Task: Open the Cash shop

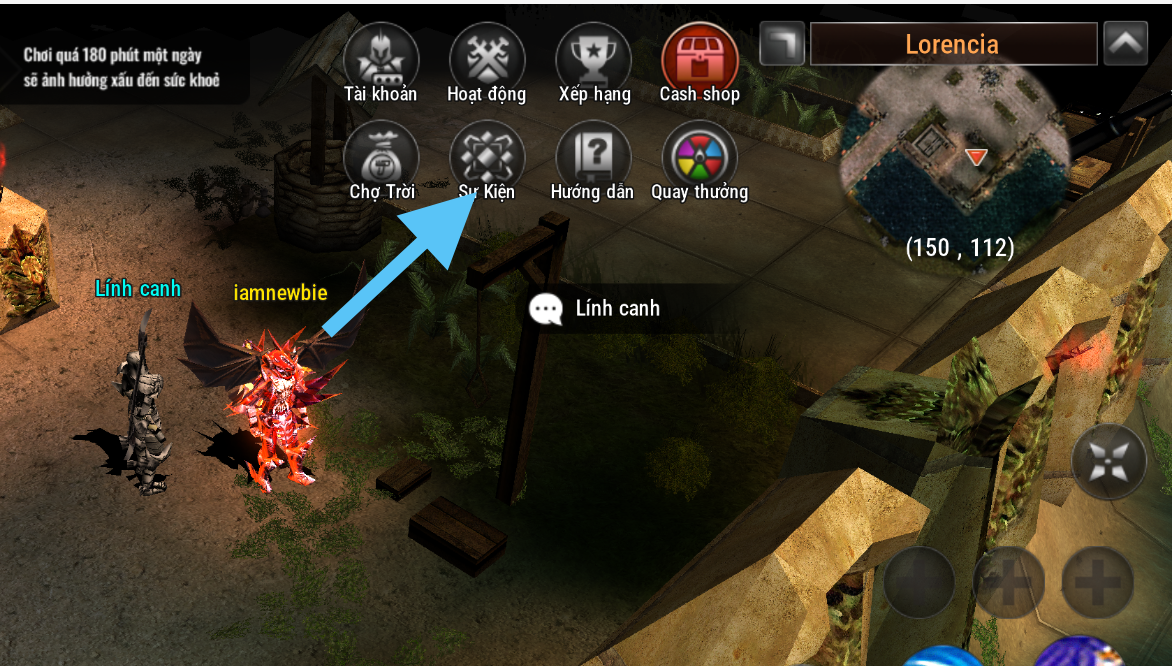Action: click(x=699, y=60)
